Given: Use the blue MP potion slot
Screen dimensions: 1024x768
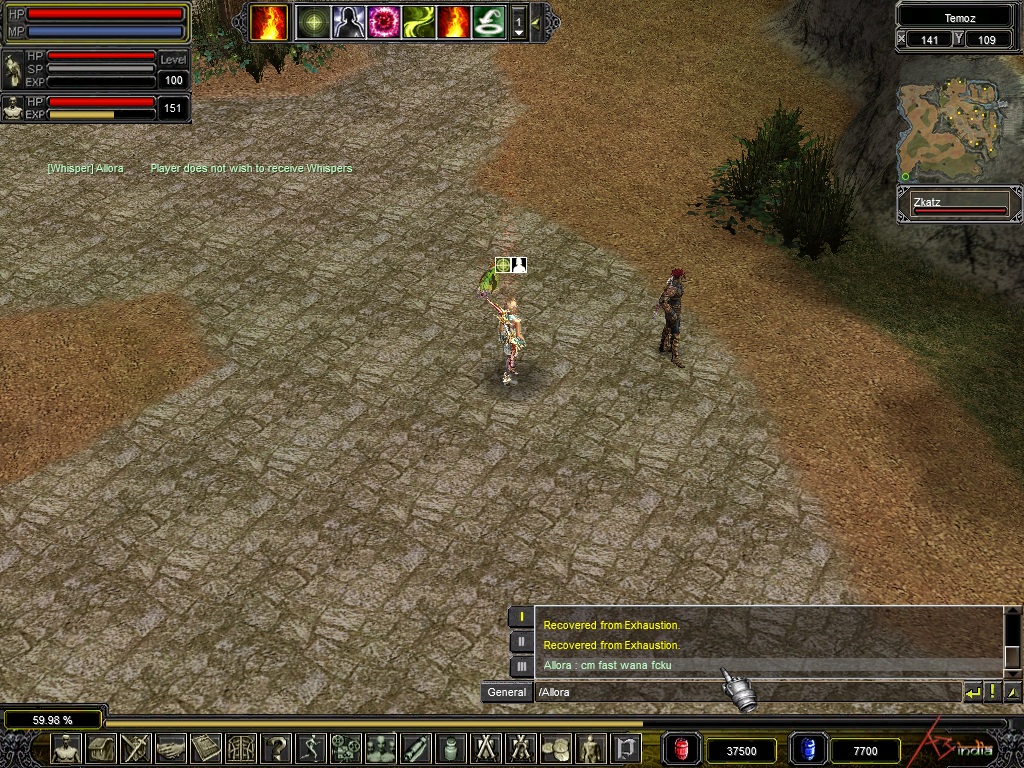Looking at the screenshot, I should tap(808, 749).
